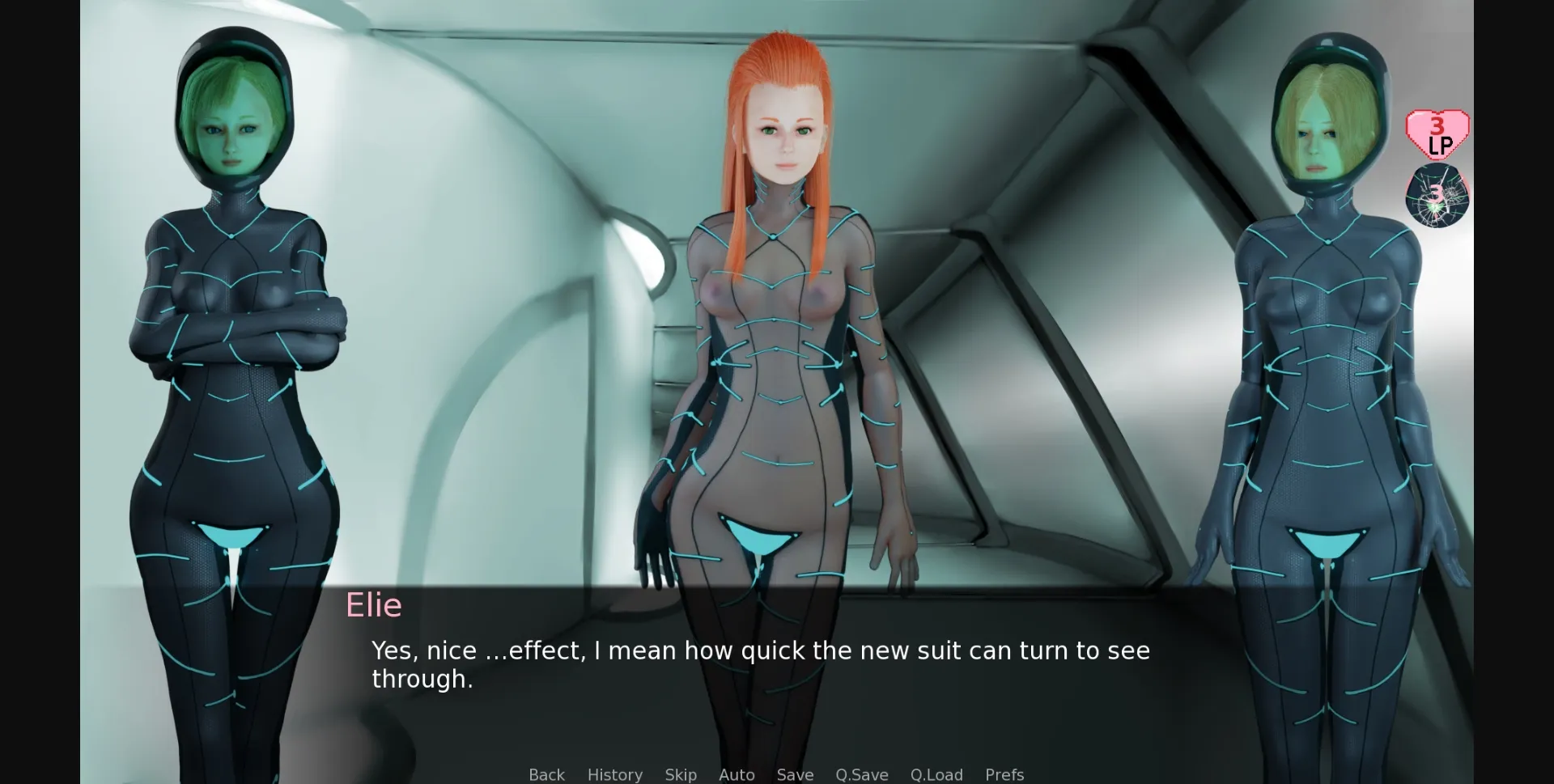This screenshot has width=1554, height=784.
Task: Click the speaker name label Elie
Action: point(374,605)
